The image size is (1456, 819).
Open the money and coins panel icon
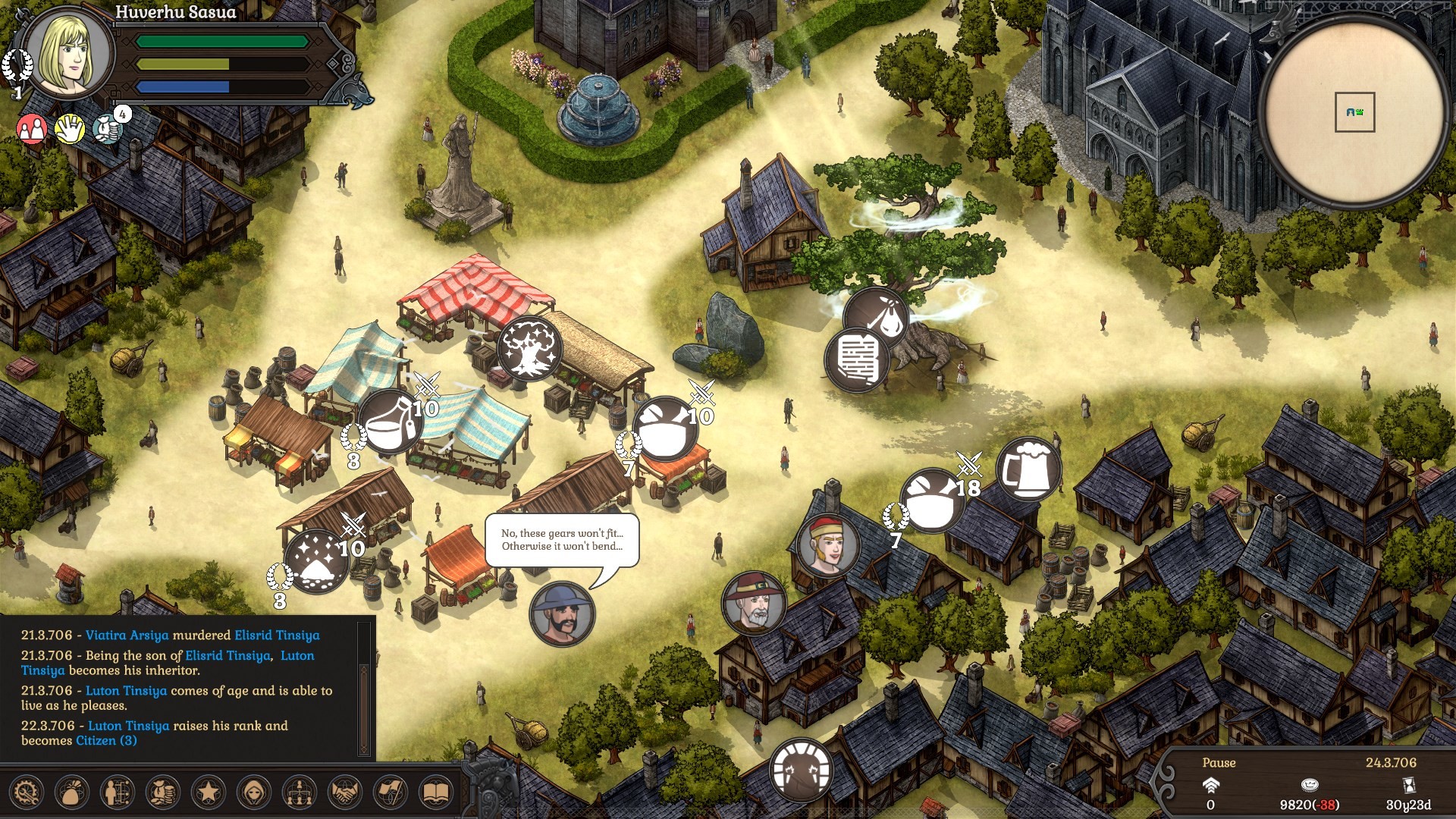162,793
